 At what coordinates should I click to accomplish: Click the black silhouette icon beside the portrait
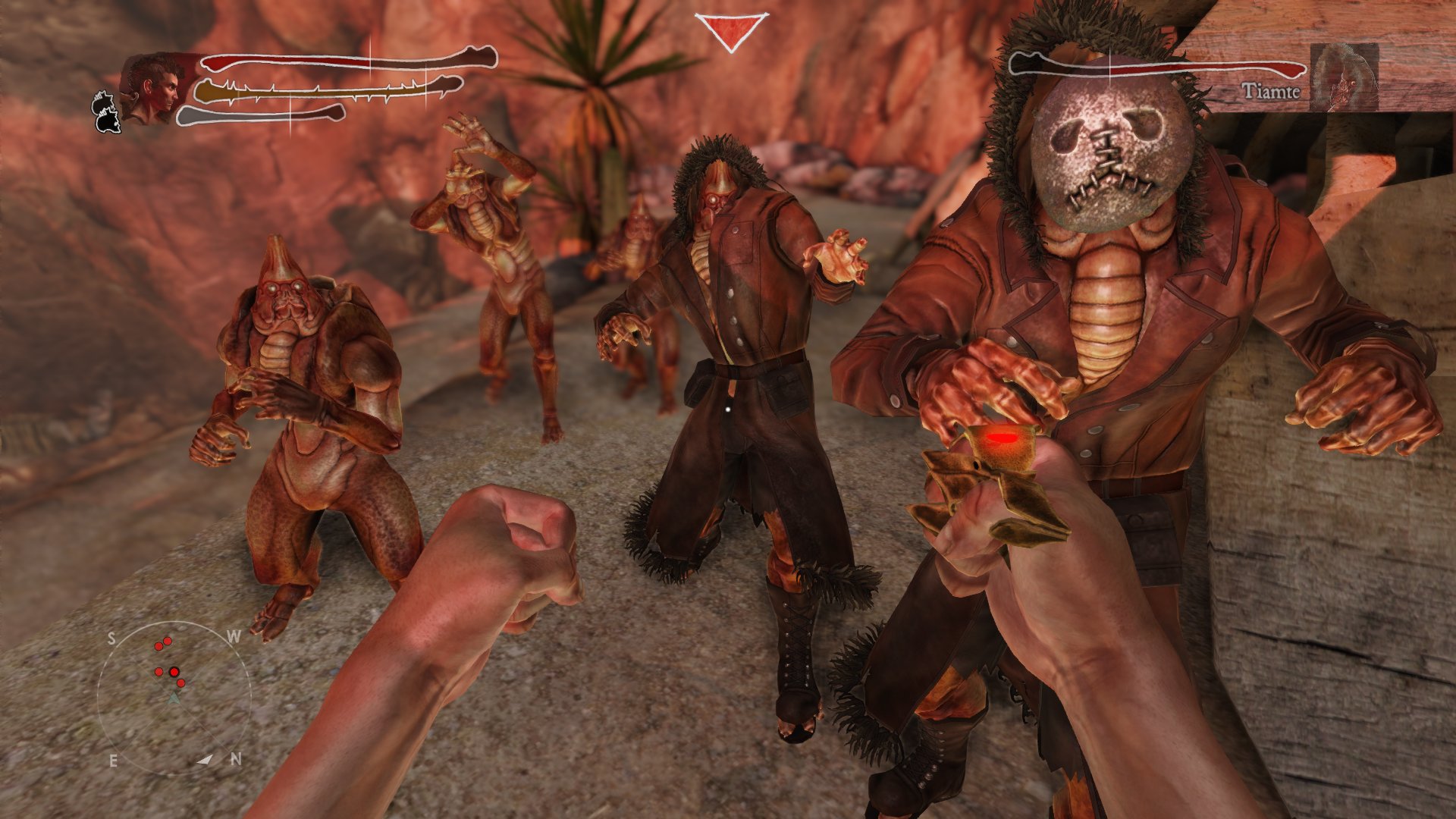tap(106, 112)
